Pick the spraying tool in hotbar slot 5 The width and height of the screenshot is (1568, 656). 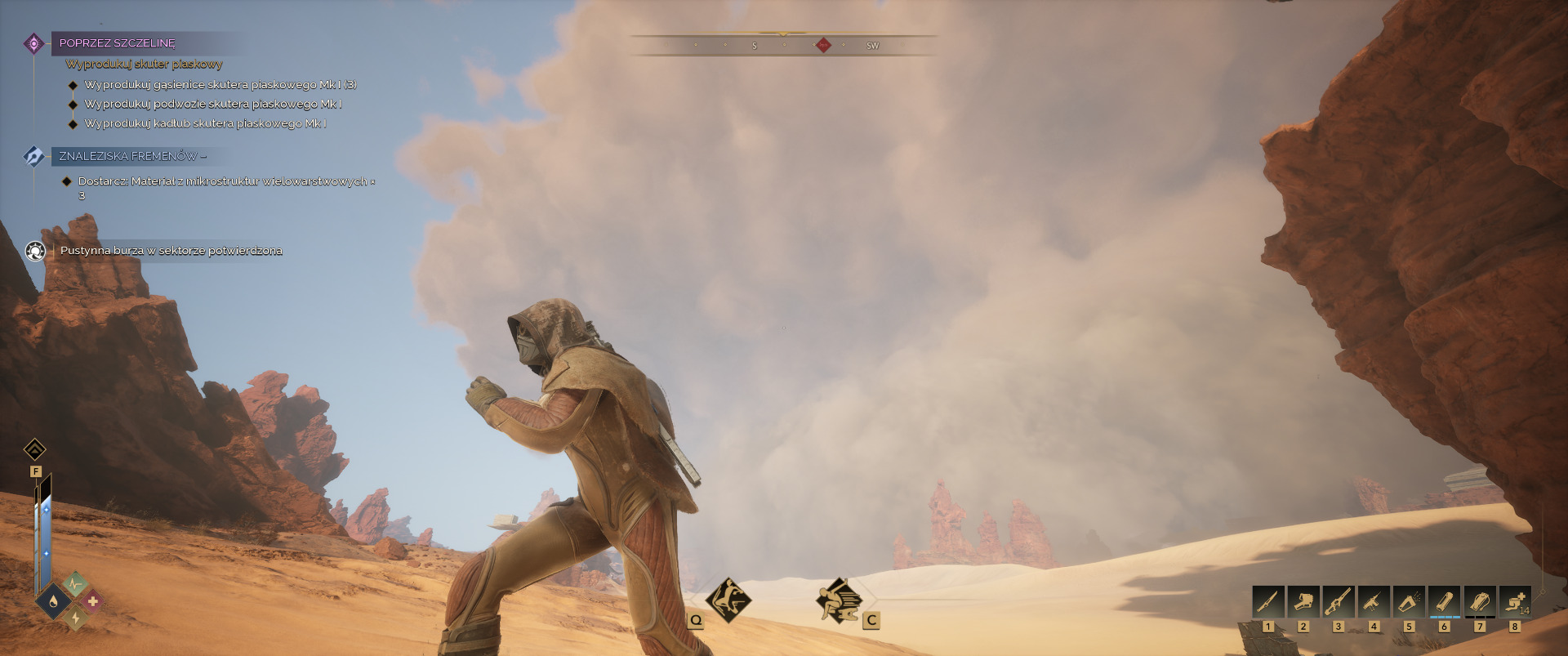pos(1409,602)
